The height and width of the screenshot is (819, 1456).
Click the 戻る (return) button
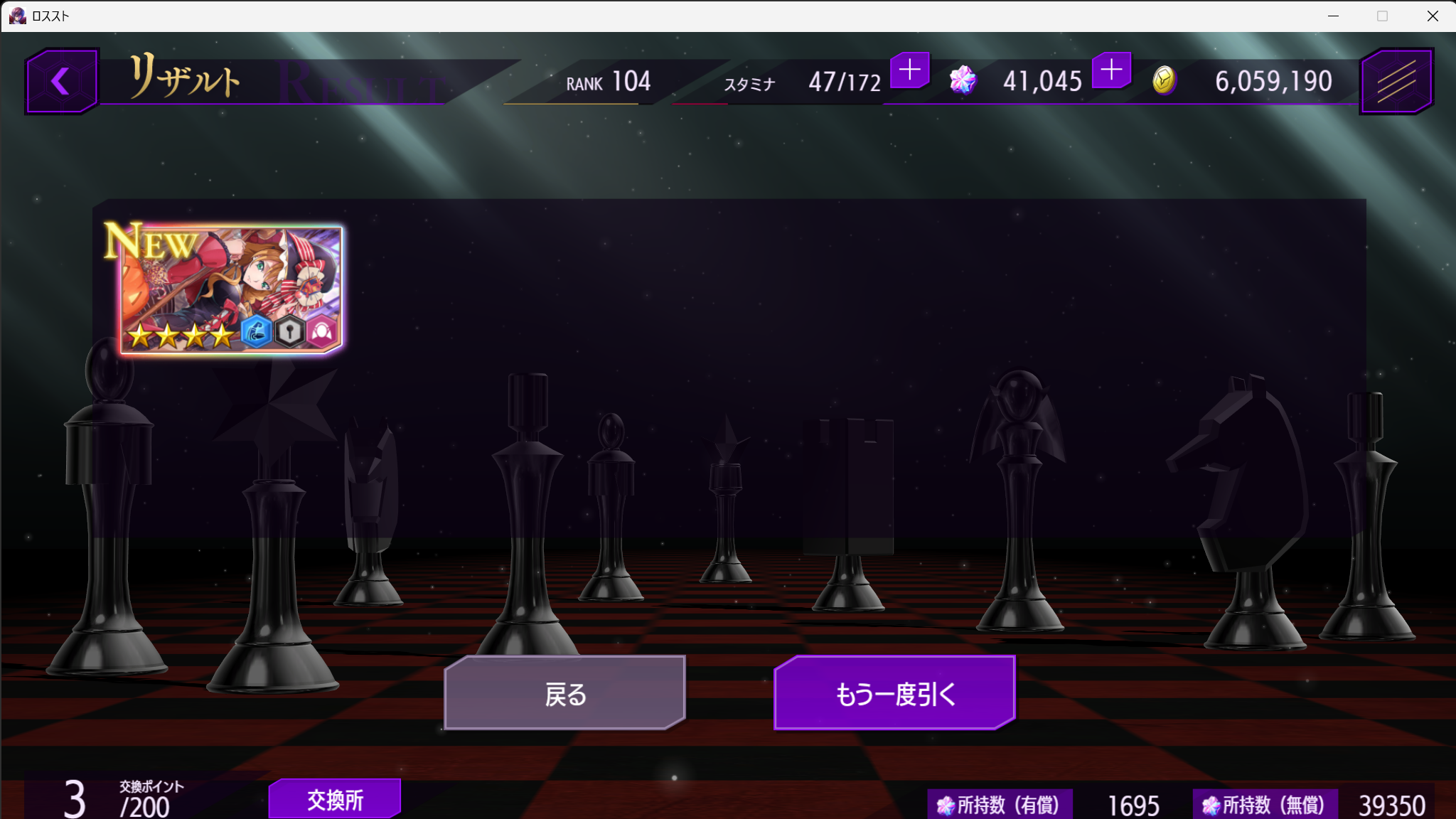tap(564, 693)
